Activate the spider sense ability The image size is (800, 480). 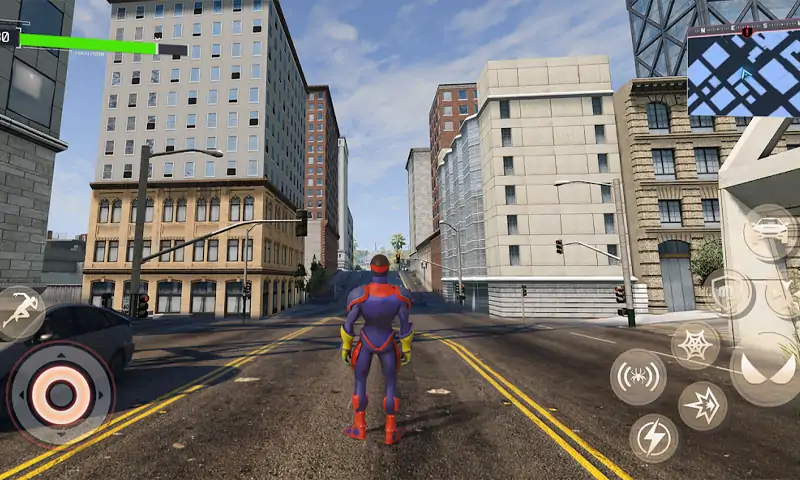(x=638, y=377)
